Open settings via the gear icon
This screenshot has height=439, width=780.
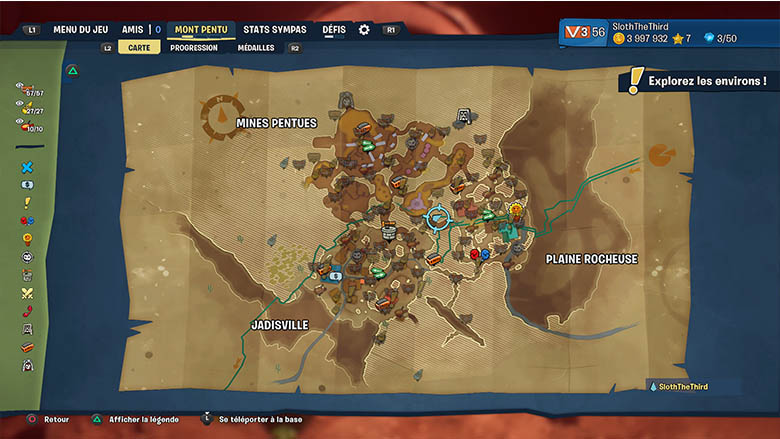click(364, 30)
